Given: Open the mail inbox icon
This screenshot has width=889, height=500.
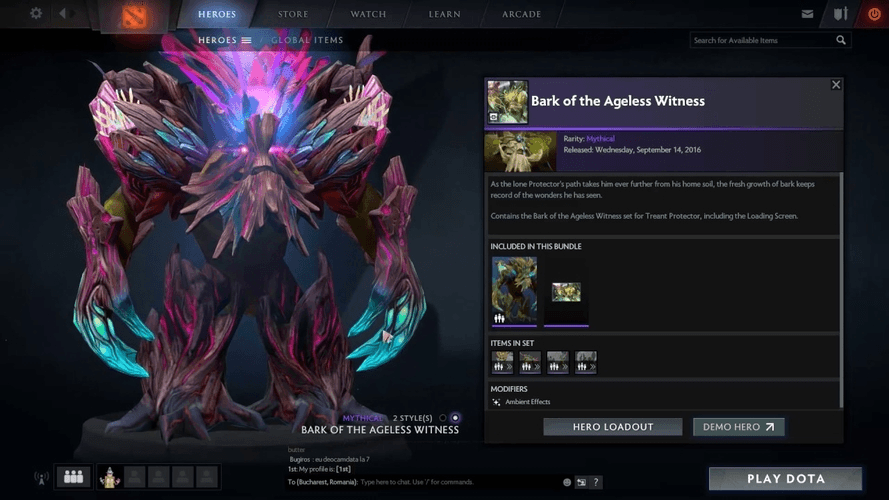Looking at the screenshot, I should coord(807,14).
